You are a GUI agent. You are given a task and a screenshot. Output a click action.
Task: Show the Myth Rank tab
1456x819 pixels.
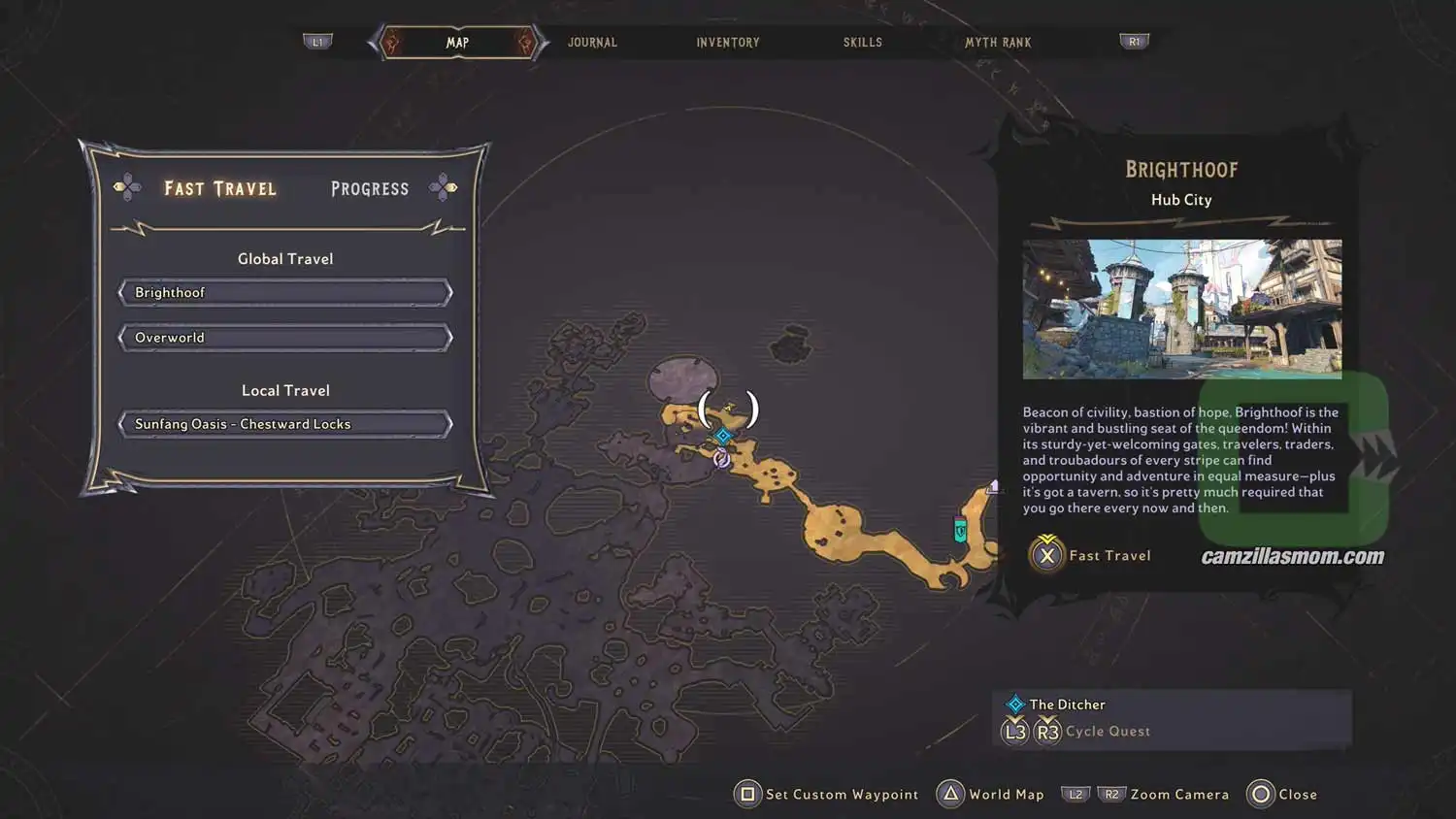click(998, 43)
